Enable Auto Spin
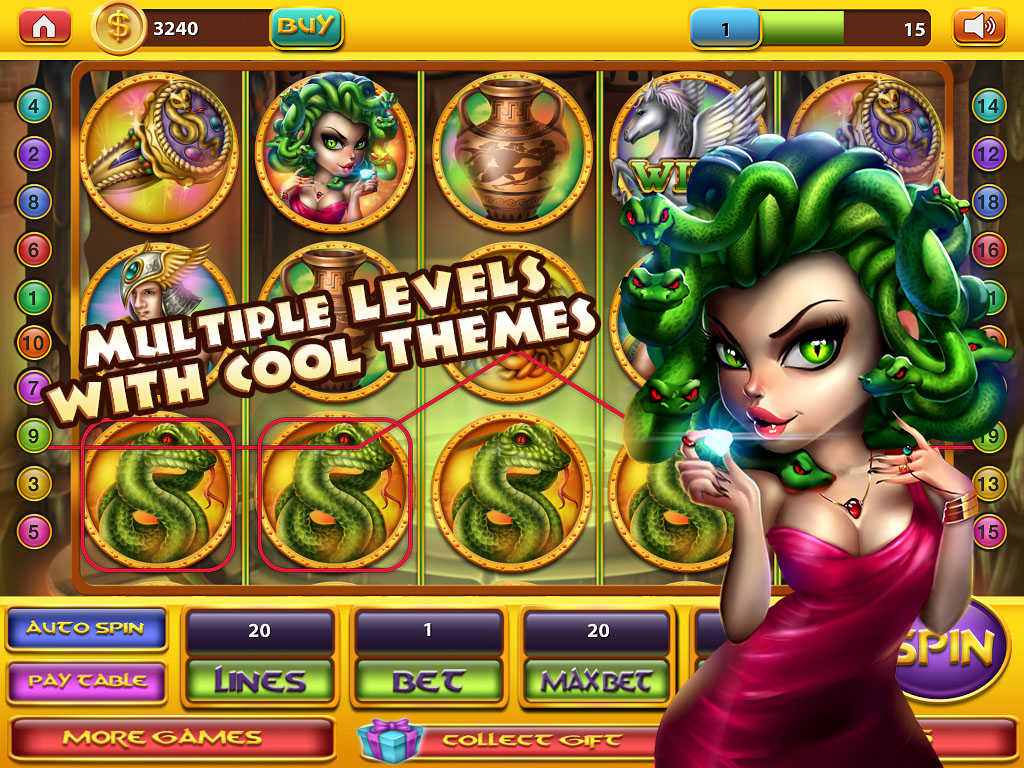The image size is (1024, 768). 86,629
